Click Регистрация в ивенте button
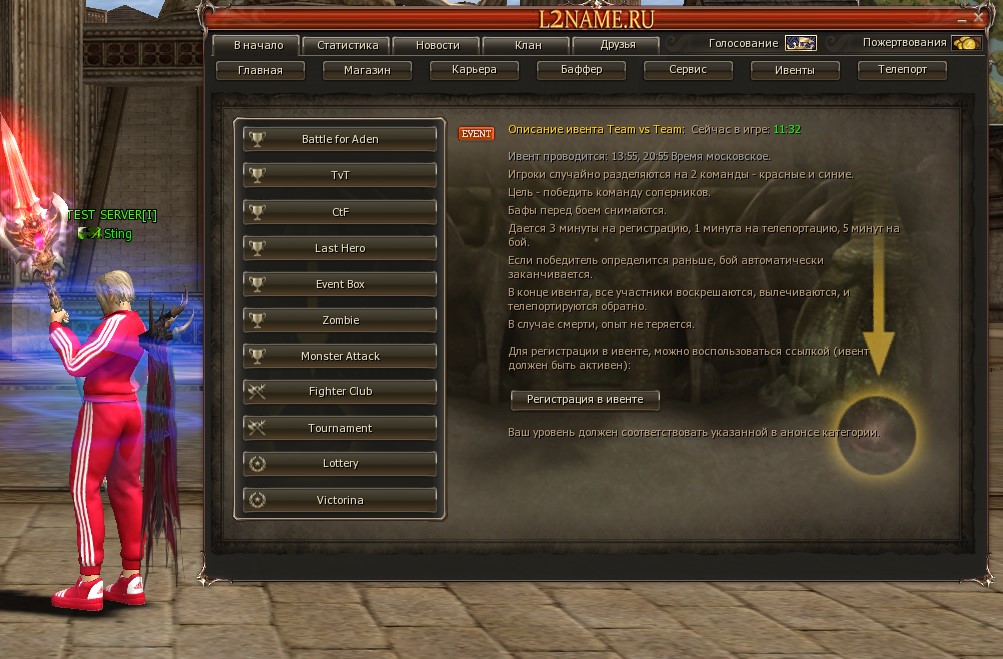The width and height of the screenshot is (1003, 659). pyautogui.click(x=585, y=399)
